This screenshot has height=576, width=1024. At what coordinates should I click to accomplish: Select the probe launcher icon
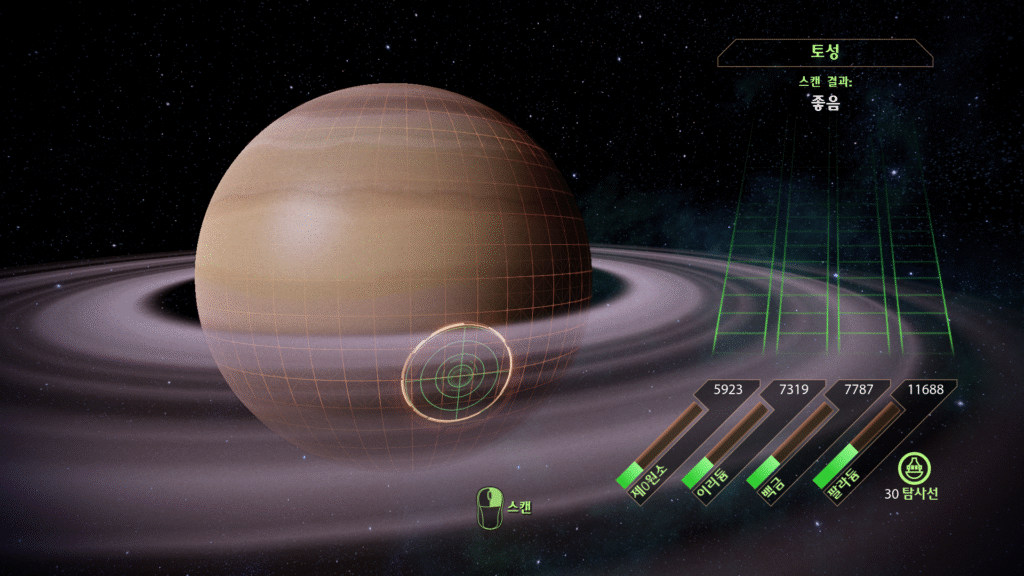(x=910, y=468)
